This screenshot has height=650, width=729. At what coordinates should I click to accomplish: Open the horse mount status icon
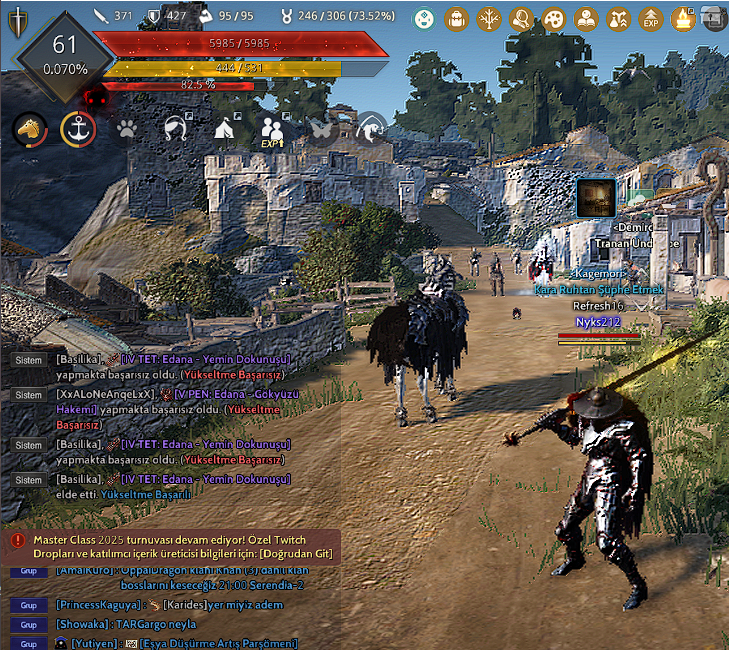30,129
